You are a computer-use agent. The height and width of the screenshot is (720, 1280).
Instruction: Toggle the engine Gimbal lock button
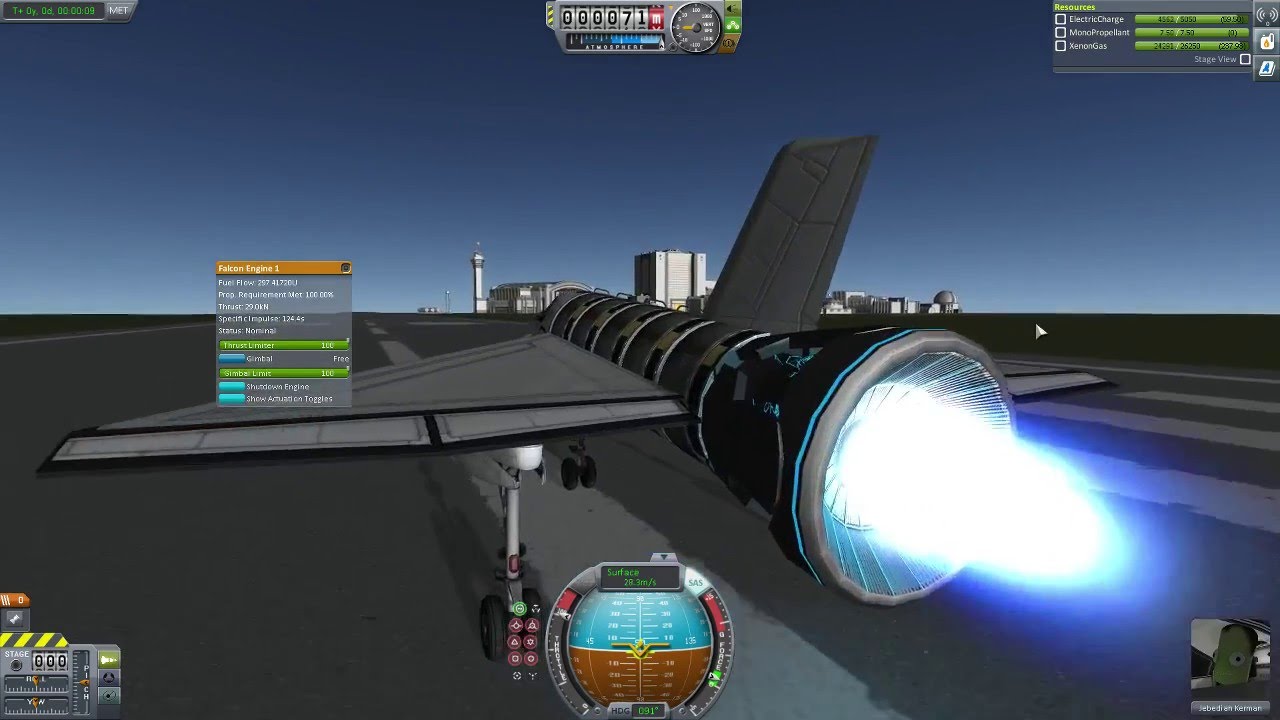point(232,358)
